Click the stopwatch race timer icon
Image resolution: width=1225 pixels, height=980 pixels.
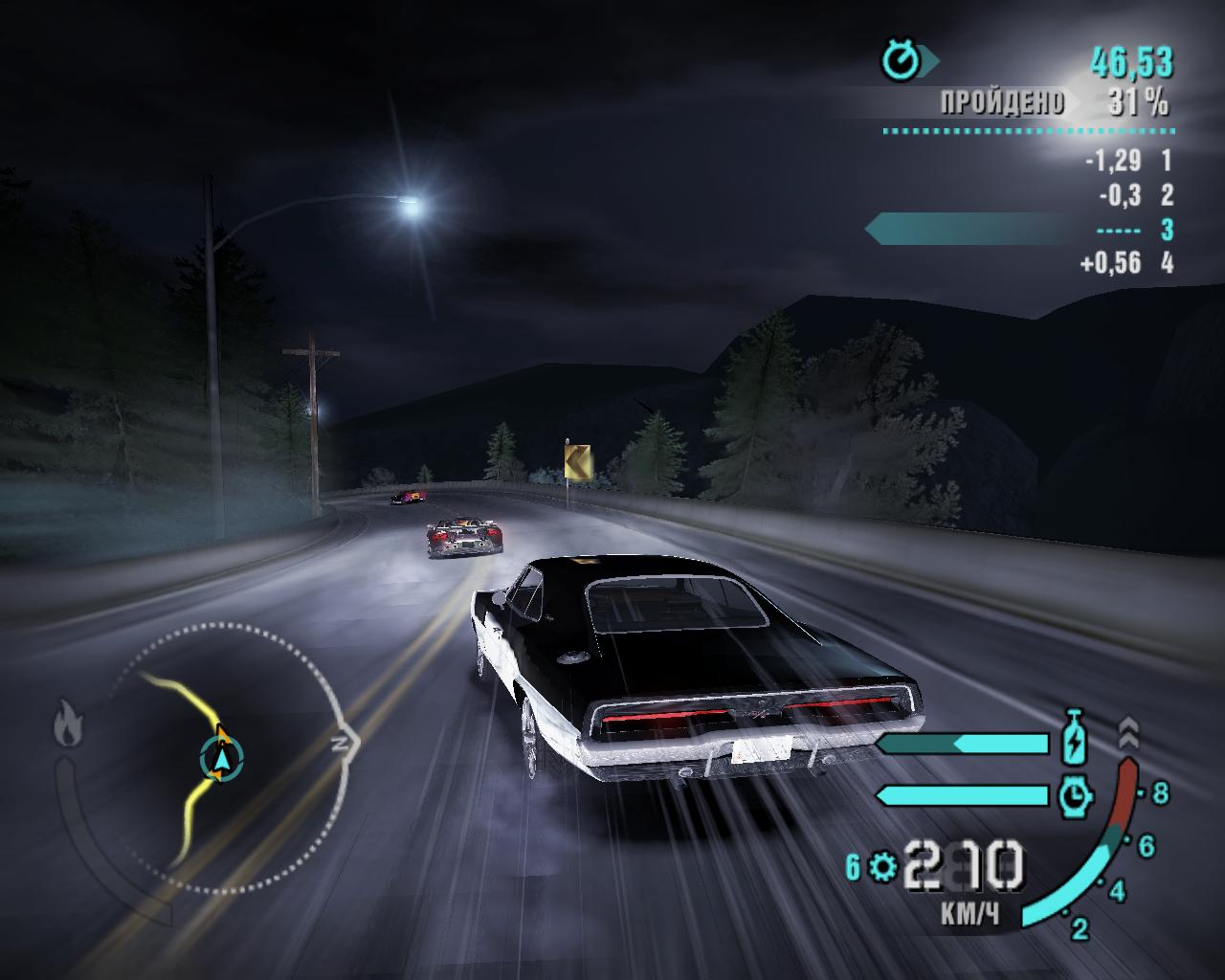click(901, 62)
